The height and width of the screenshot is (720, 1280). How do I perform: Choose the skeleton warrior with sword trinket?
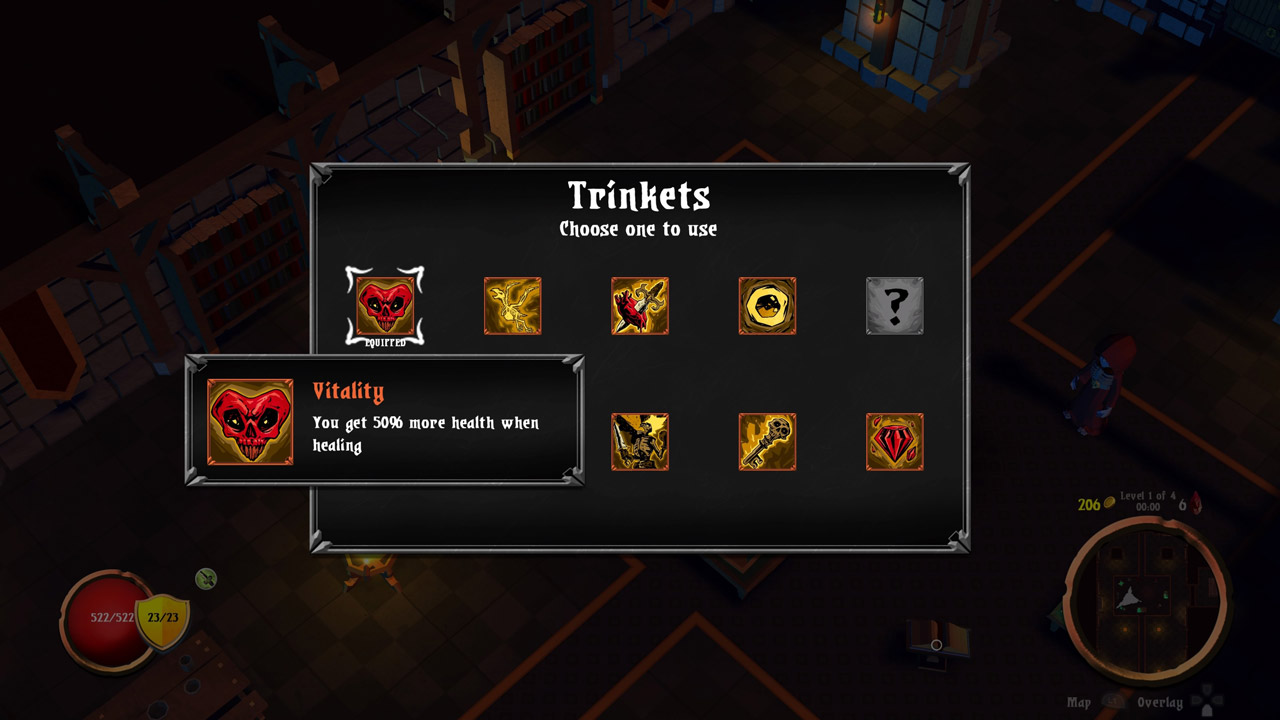pos(640,442)
